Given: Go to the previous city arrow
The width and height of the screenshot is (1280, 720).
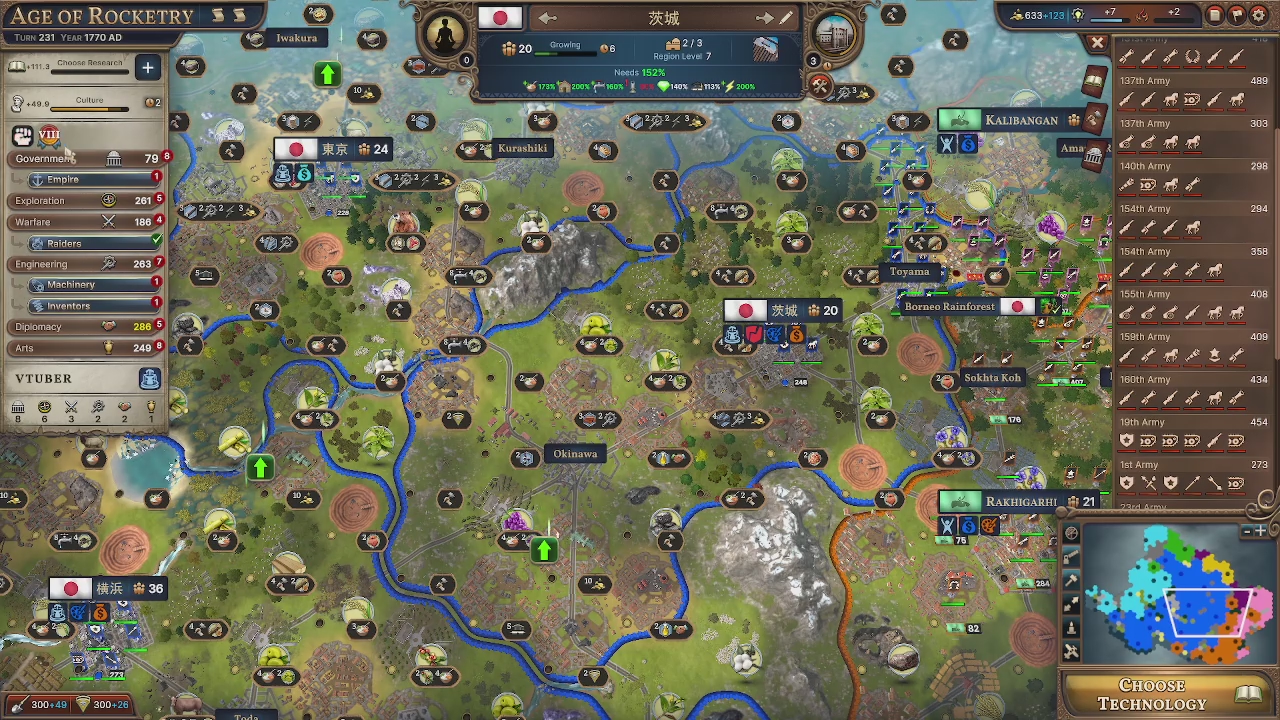Looking at the screenshot, I should pos(547,18).
